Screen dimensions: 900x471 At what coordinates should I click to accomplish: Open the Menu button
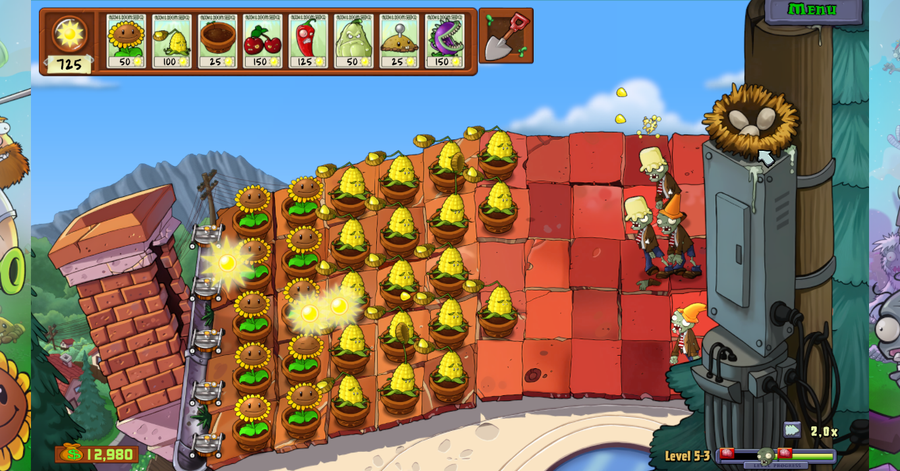tap(812, 10)
